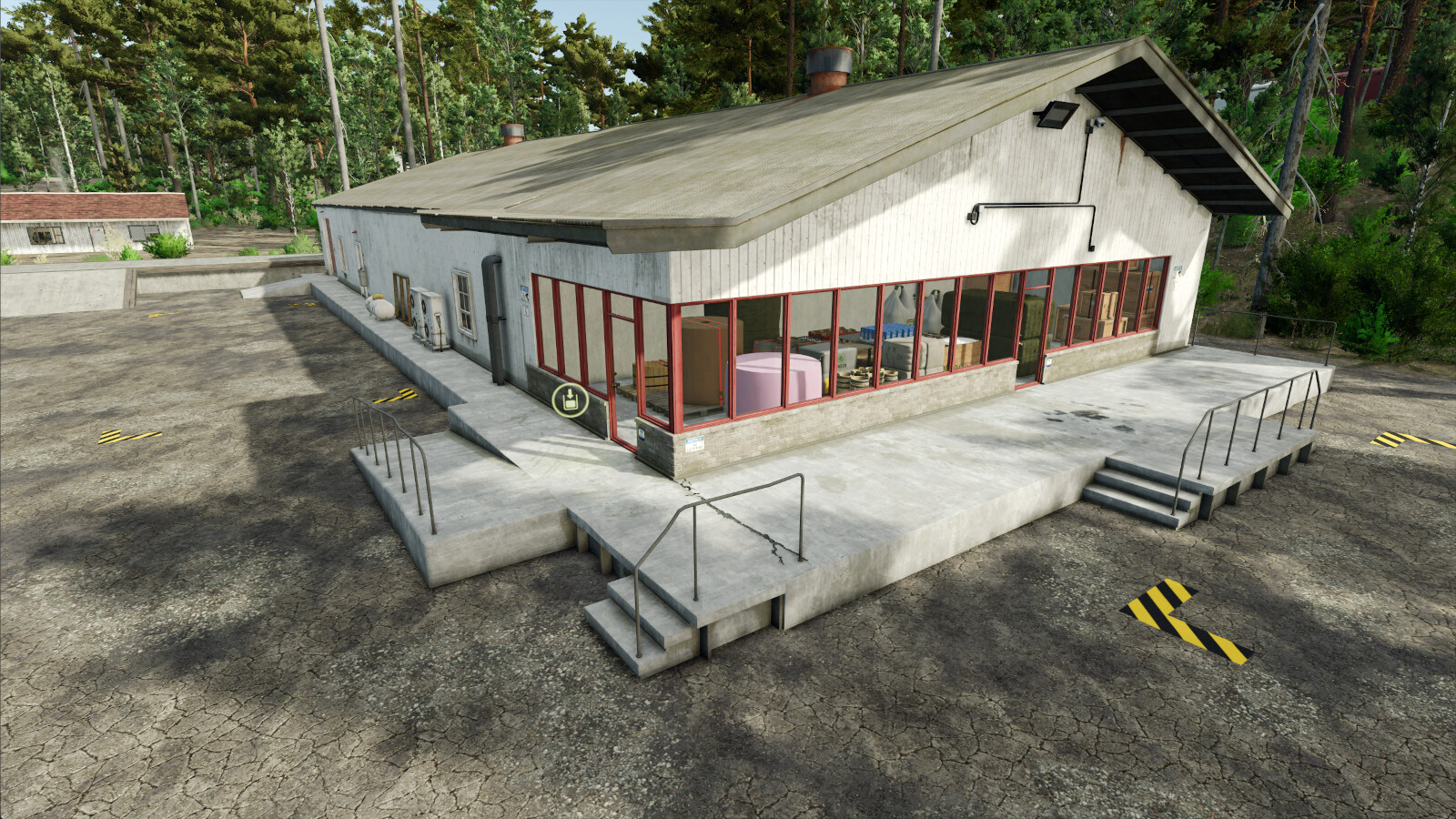Click the security camera under the roof peak

pos(1097,123)
